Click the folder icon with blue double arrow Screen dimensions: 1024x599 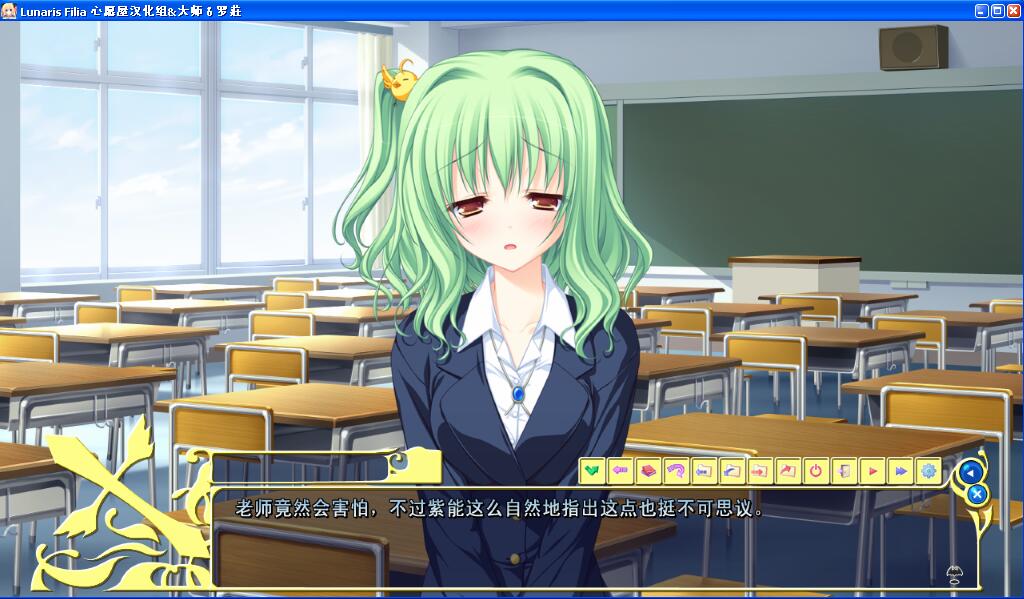(x=704, y=470)
